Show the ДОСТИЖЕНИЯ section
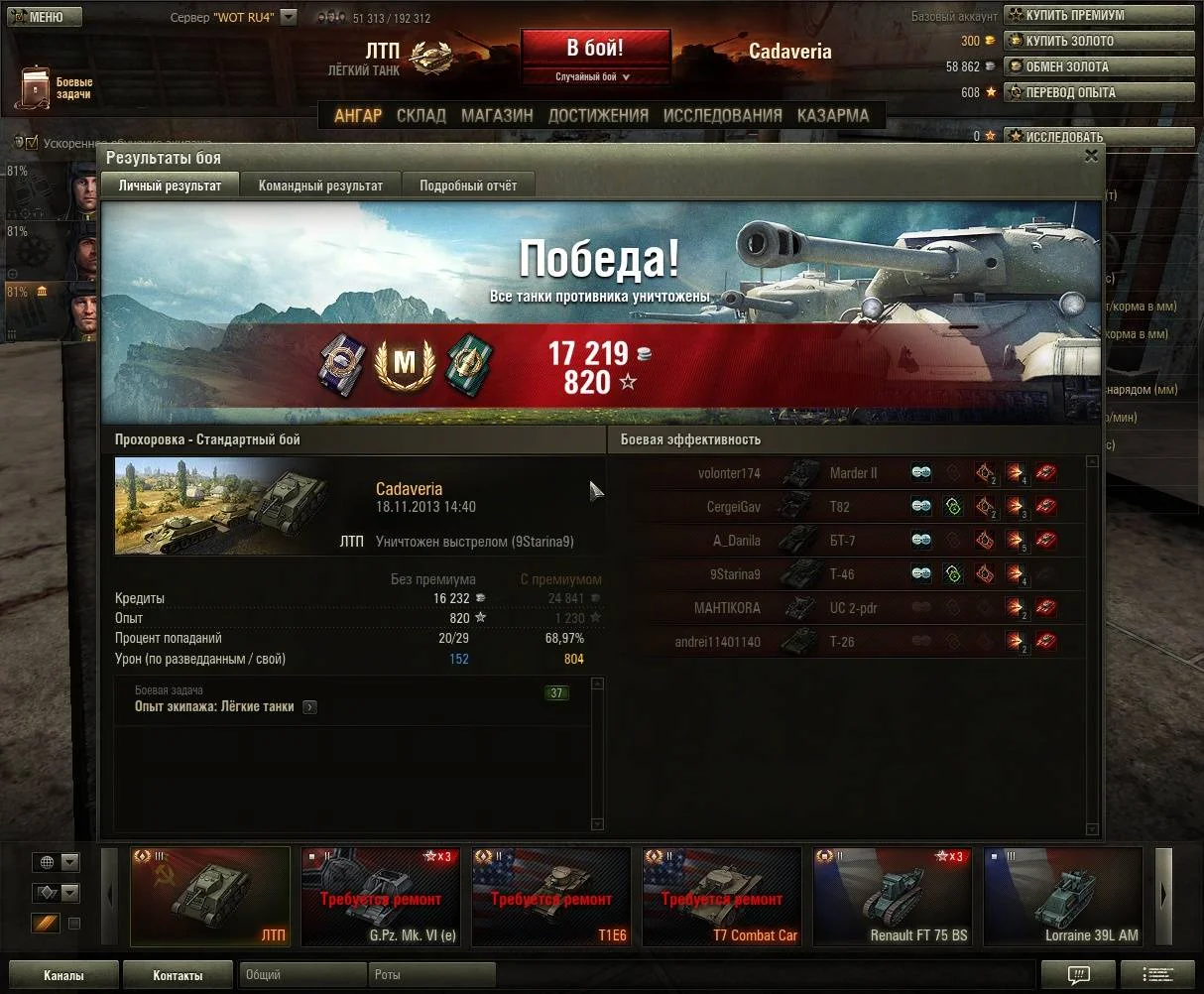1204x994 pixels. pos(598,115)
